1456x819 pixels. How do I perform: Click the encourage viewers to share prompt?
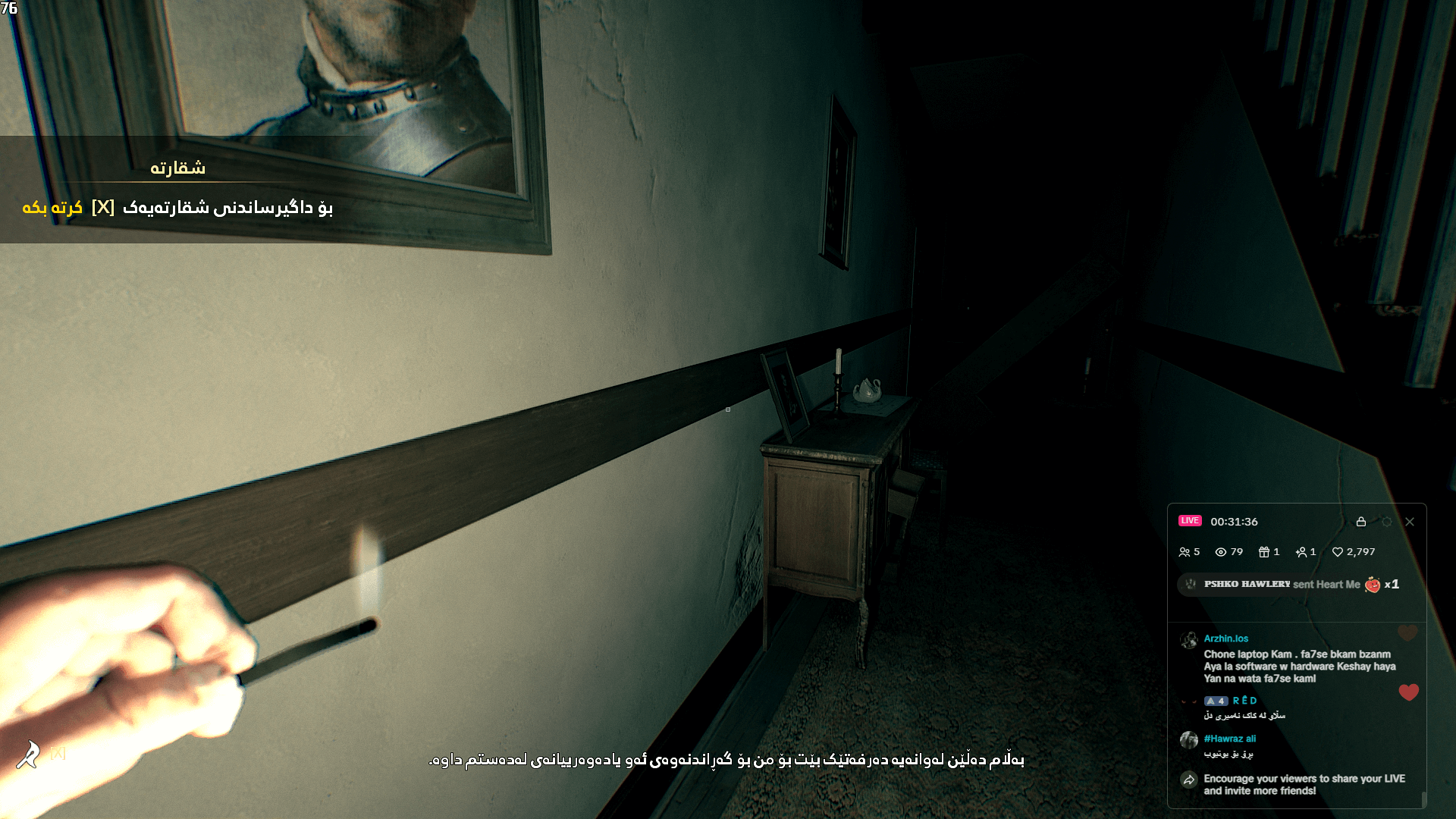(1305, 783)
